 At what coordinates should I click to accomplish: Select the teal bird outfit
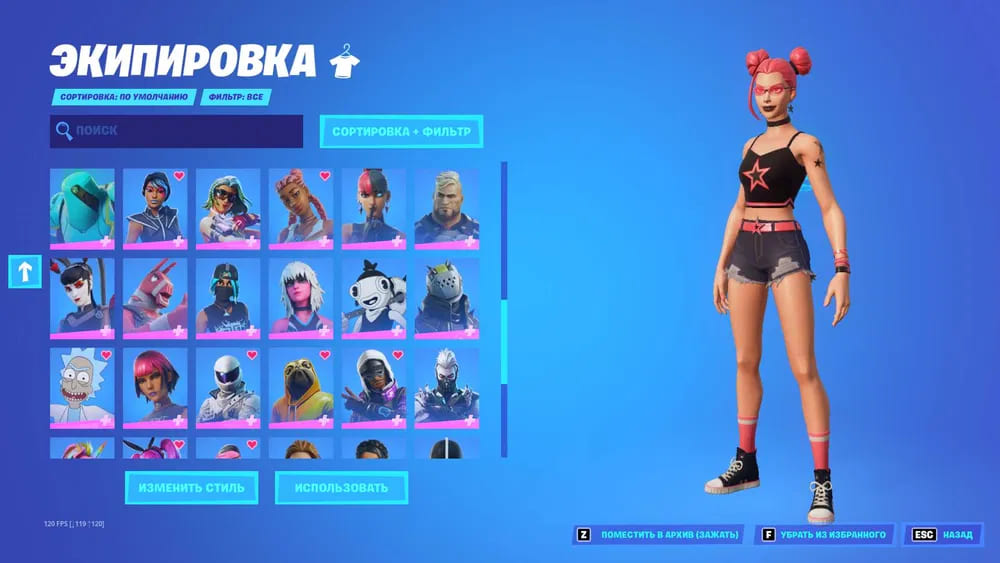[x=82, y=208]
